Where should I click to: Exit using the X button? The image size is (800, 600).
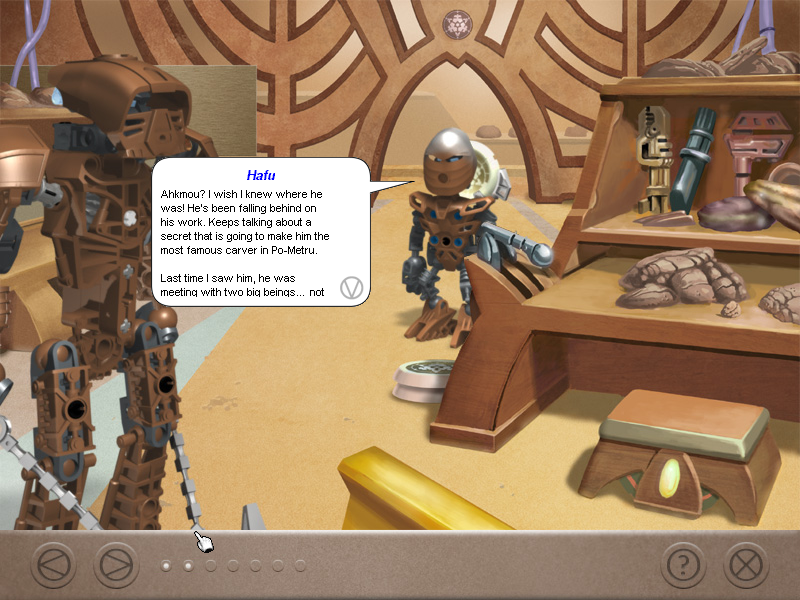[x=745, y=566]
